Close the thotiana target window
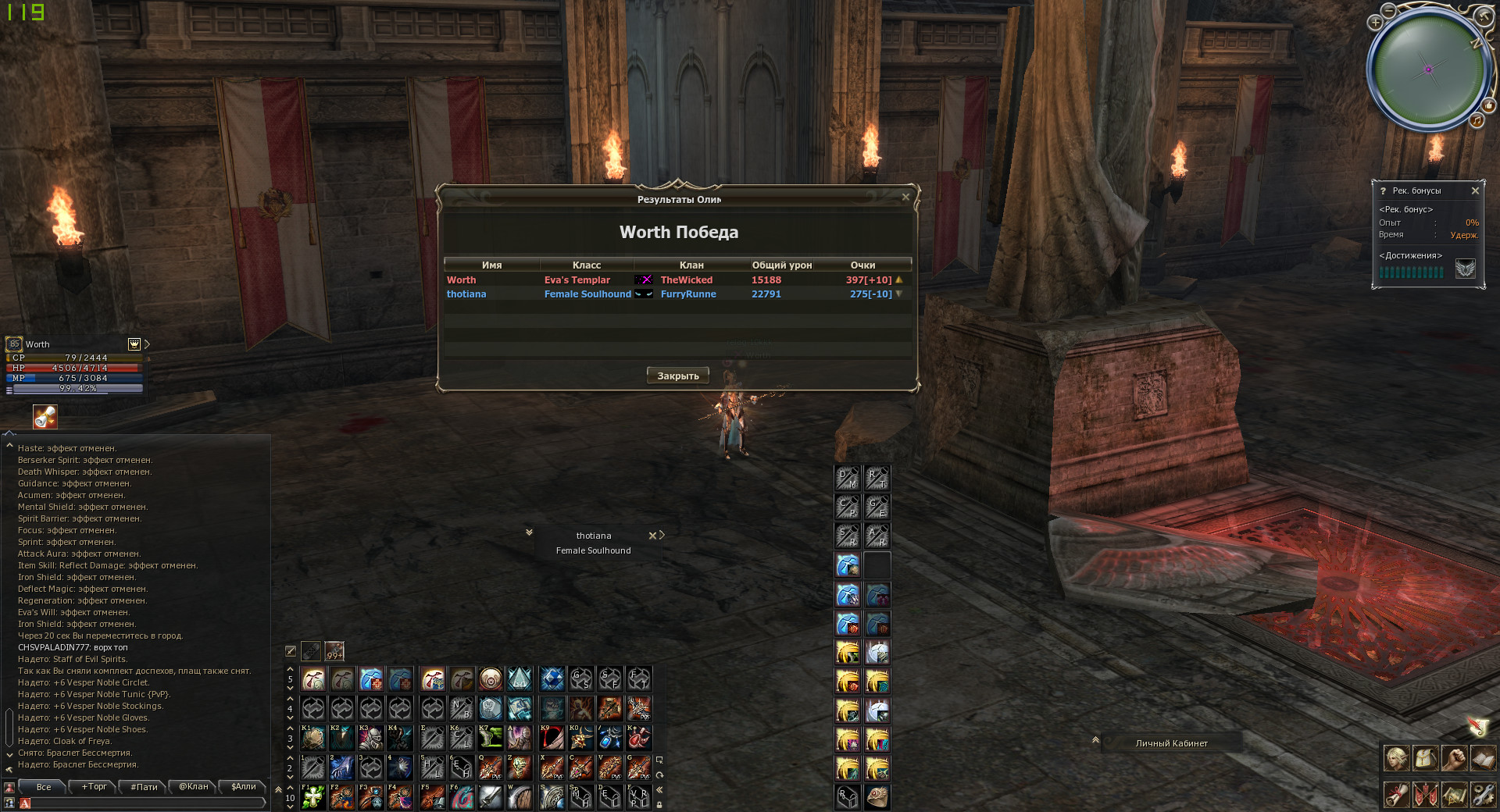 (652, 536)
